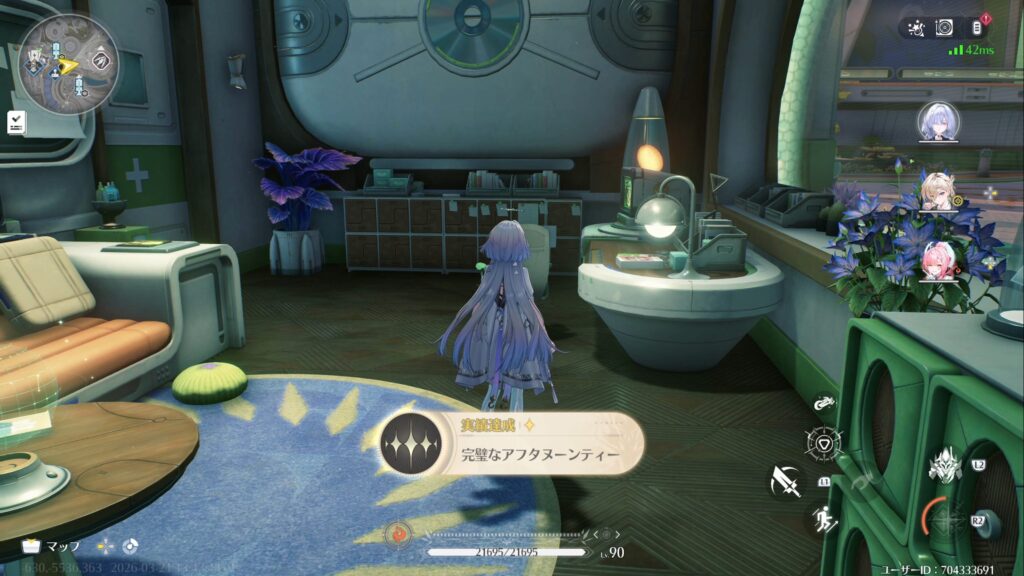Use the targeting reticle shield icon

(x=824, y=443)
